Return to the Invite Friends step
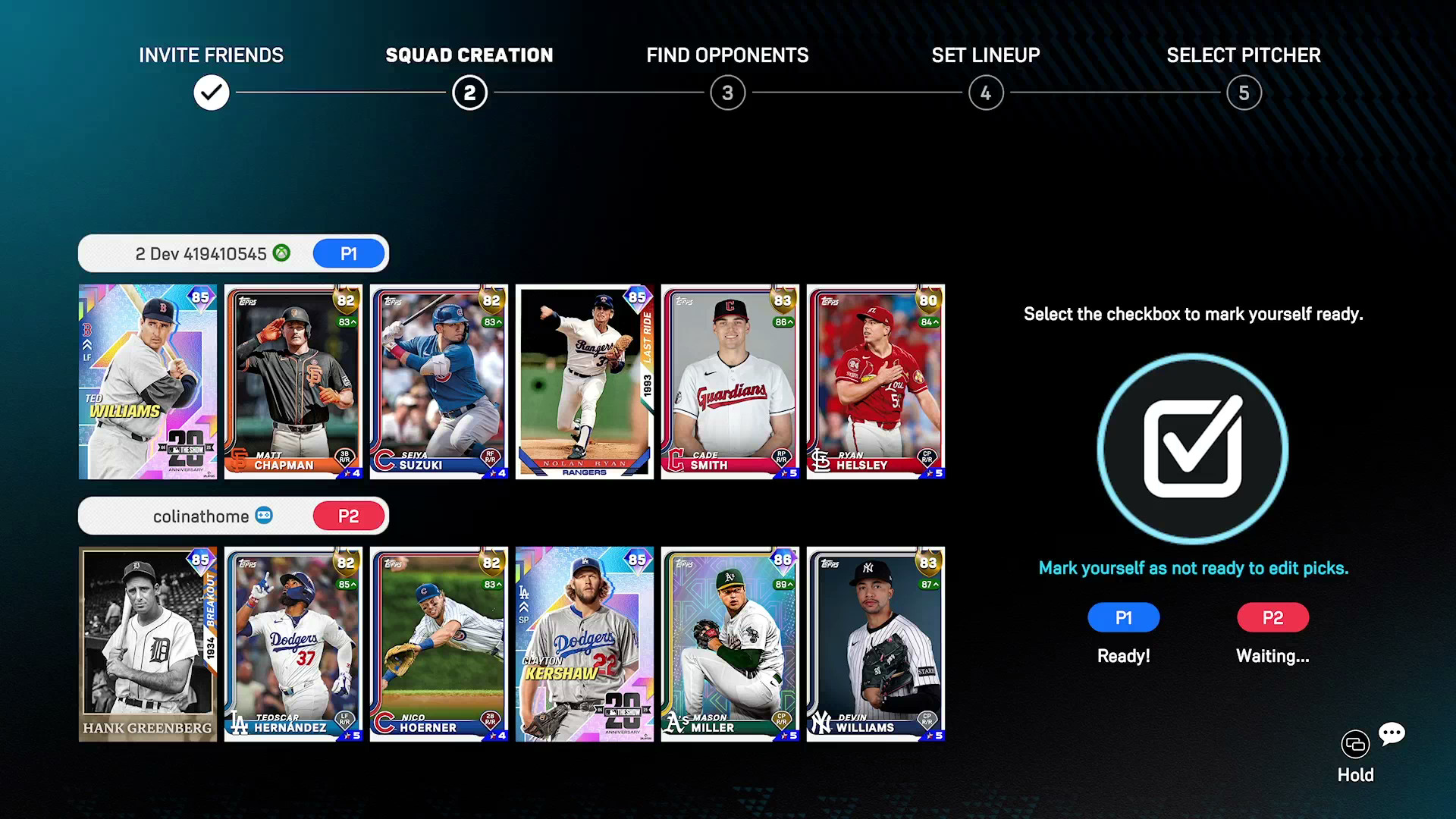Viewport: 1456px width, 819px height. [x=212, y=93]
